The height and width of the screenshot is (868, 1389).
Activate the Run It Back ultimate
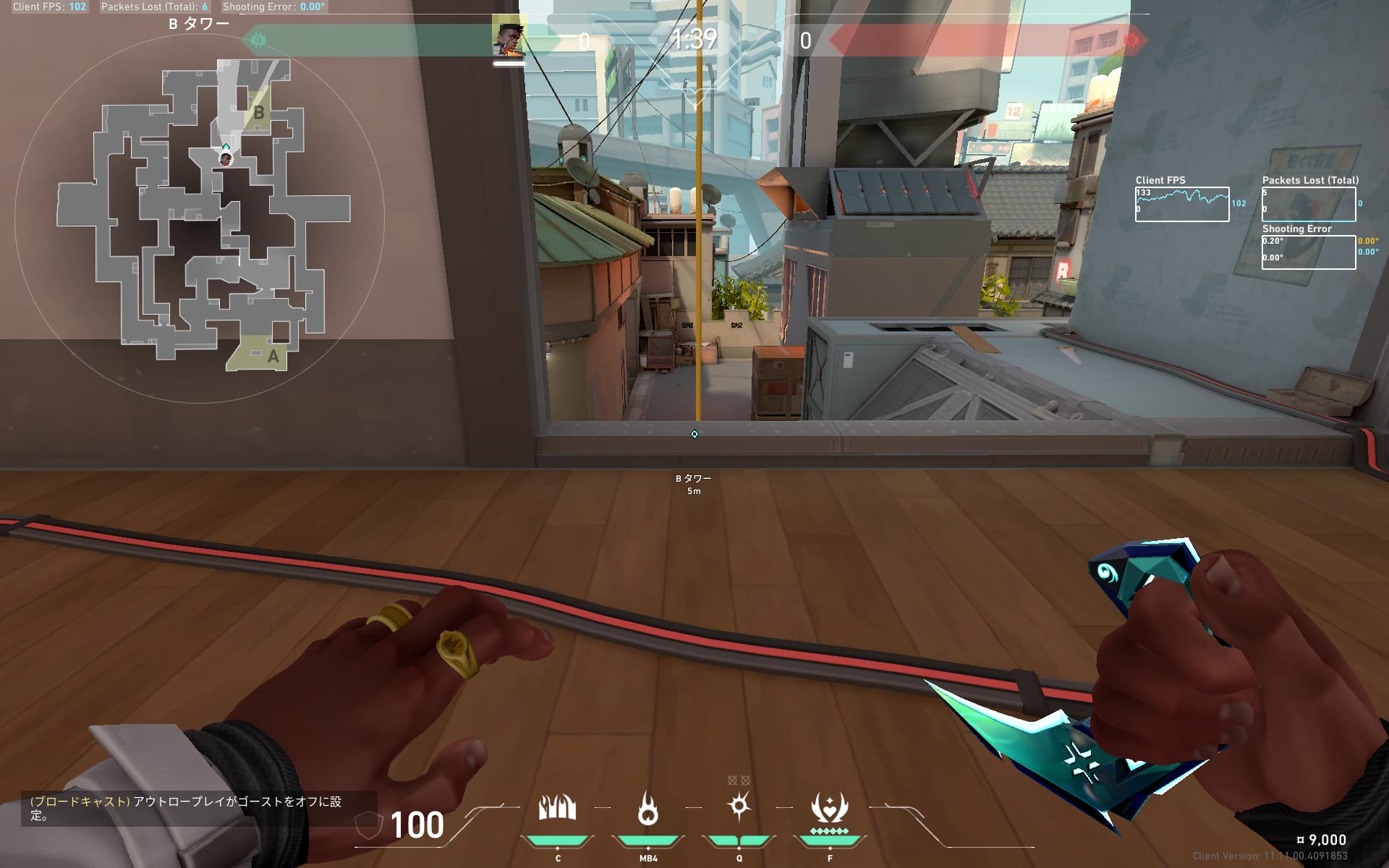(829, 808)
